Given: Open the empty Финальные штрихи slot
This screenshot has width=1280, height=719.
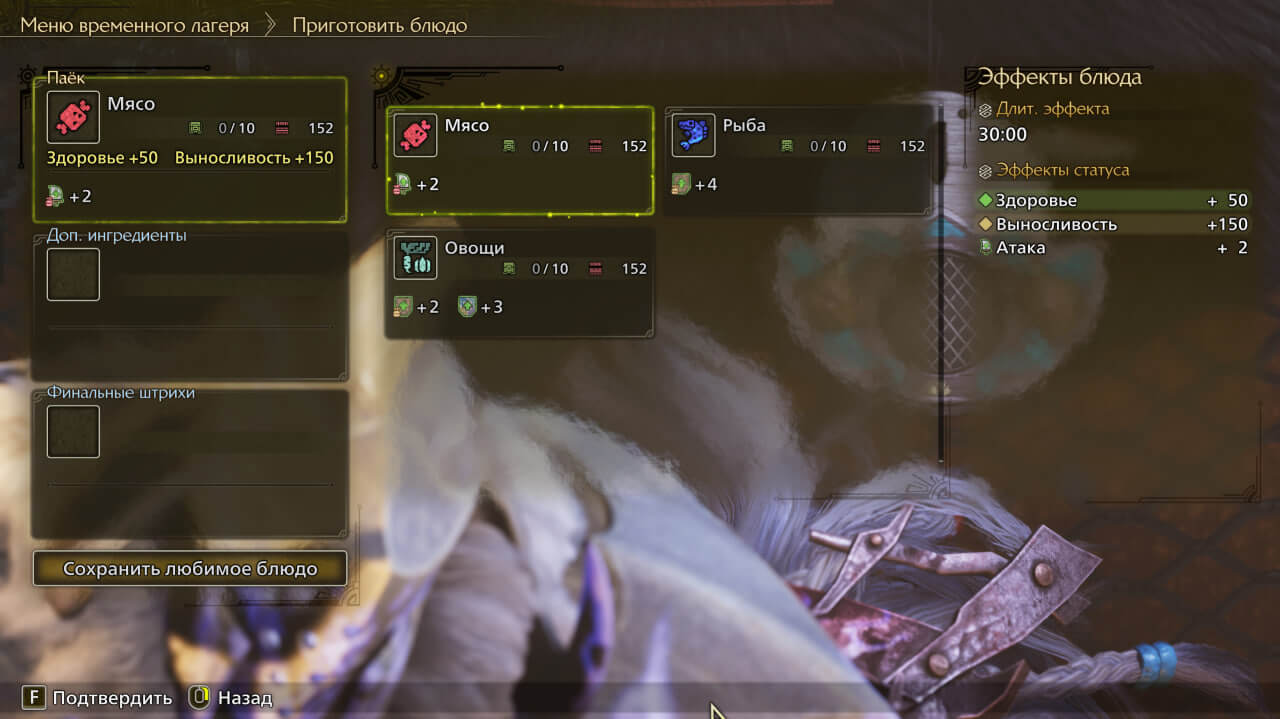Looking at the screenshot, I should pyautogui.click(x=73, y=432).
